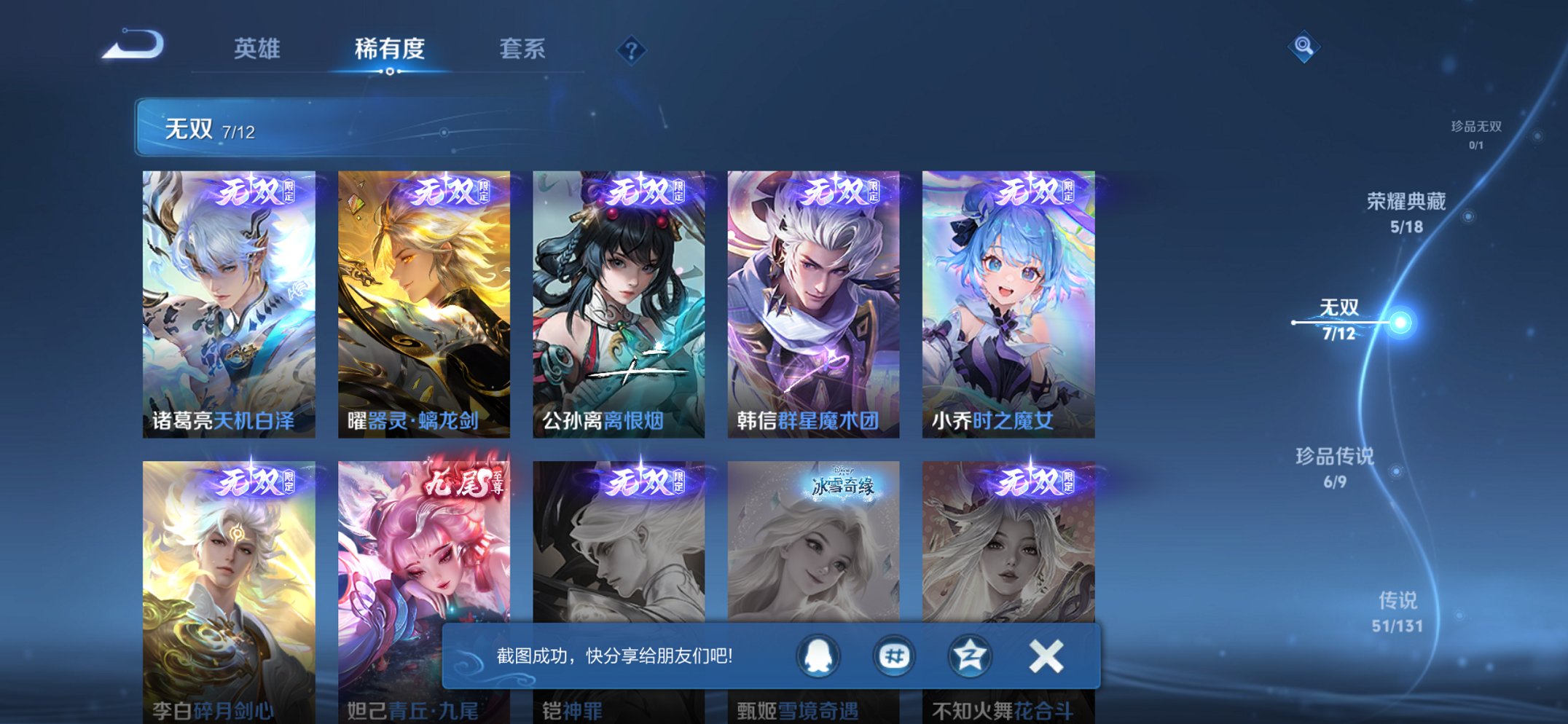Switch to the 英雄 tab

click(256, 50)
